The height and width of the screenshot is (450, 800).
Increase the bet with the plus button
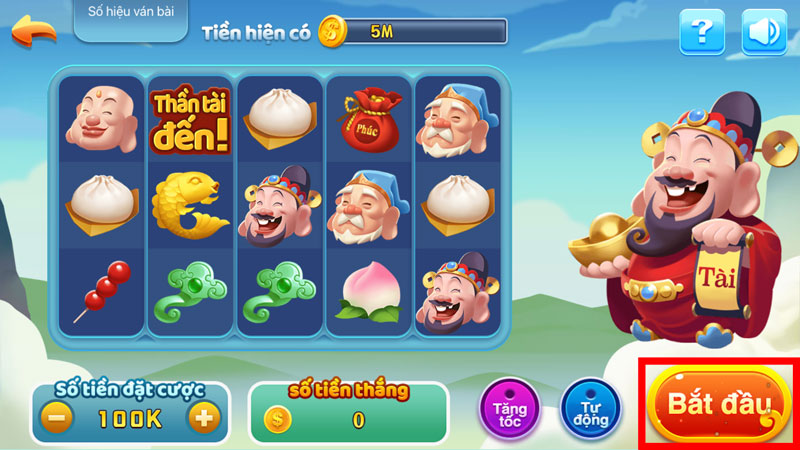(204, 417)
